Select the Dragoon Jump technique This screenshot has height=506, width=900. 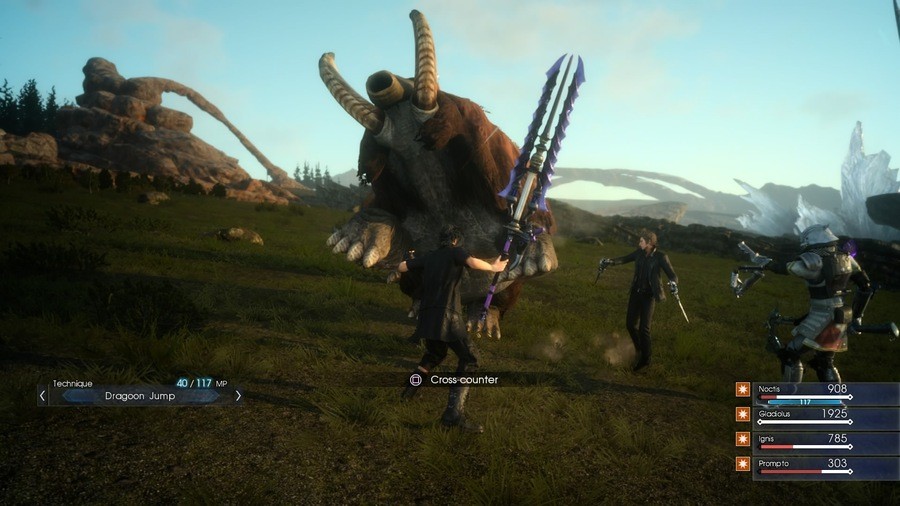[x=141, y=396]
